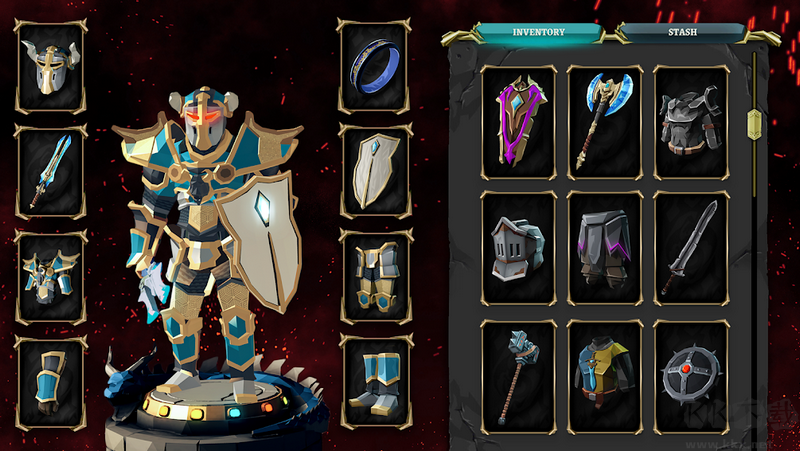Select the blue double-bladed axe item

coord(605,123)
